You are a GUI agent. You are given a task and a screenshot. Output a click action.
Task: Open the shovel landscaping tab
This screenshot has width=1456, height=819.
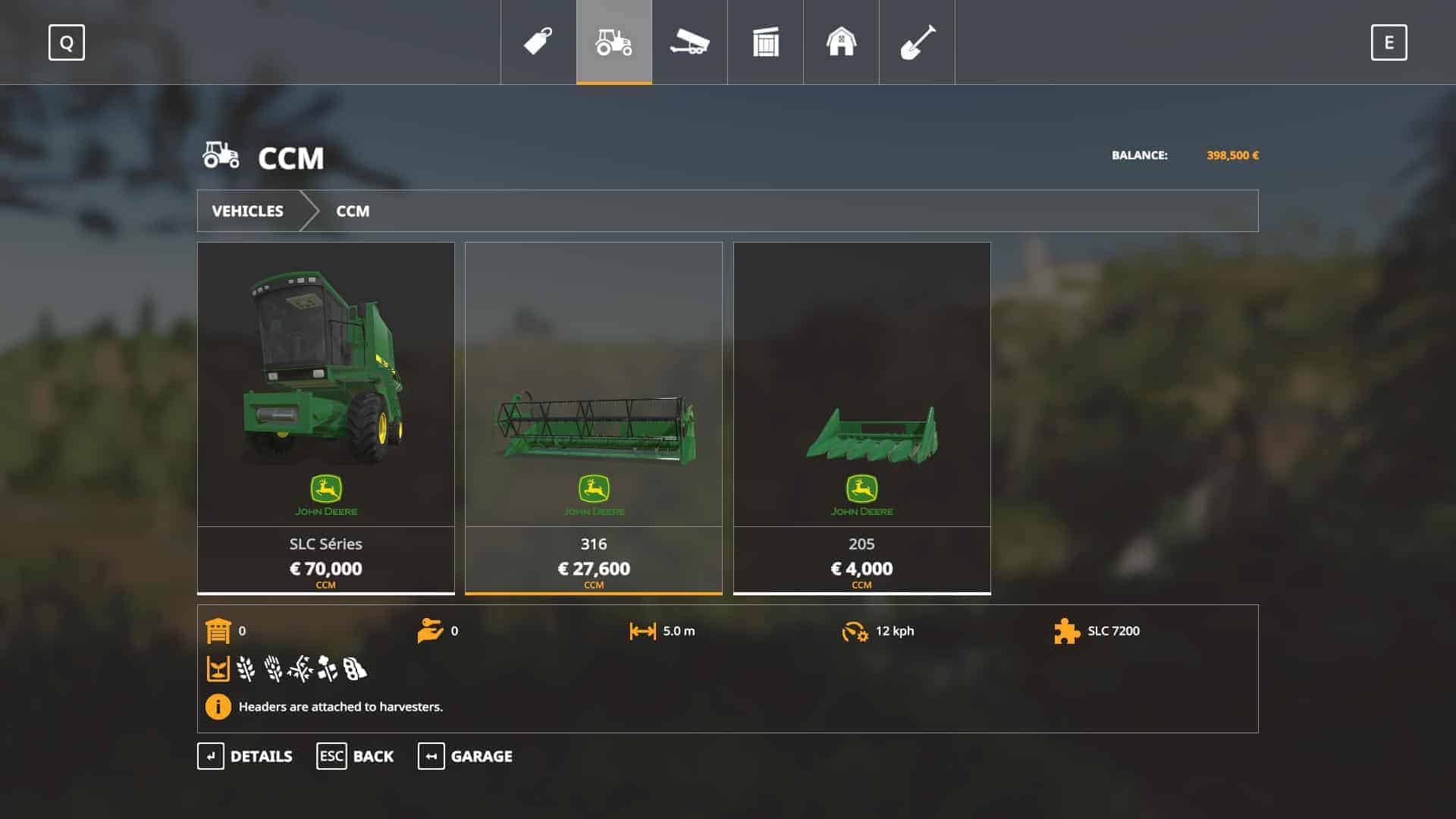pos(917,42)
